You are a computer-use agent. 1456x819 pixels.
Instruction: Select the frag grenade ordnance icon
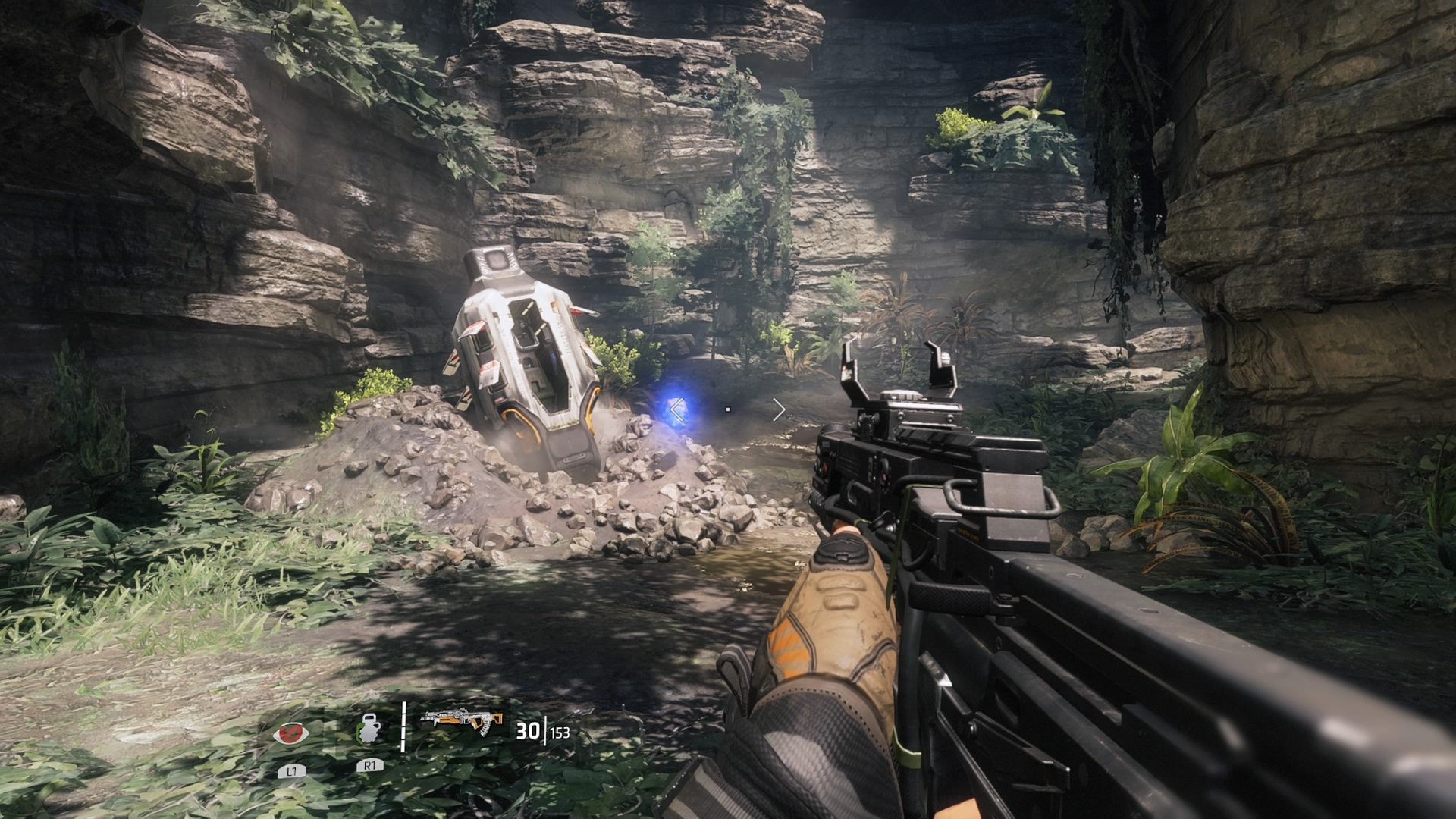pos(369,731)
